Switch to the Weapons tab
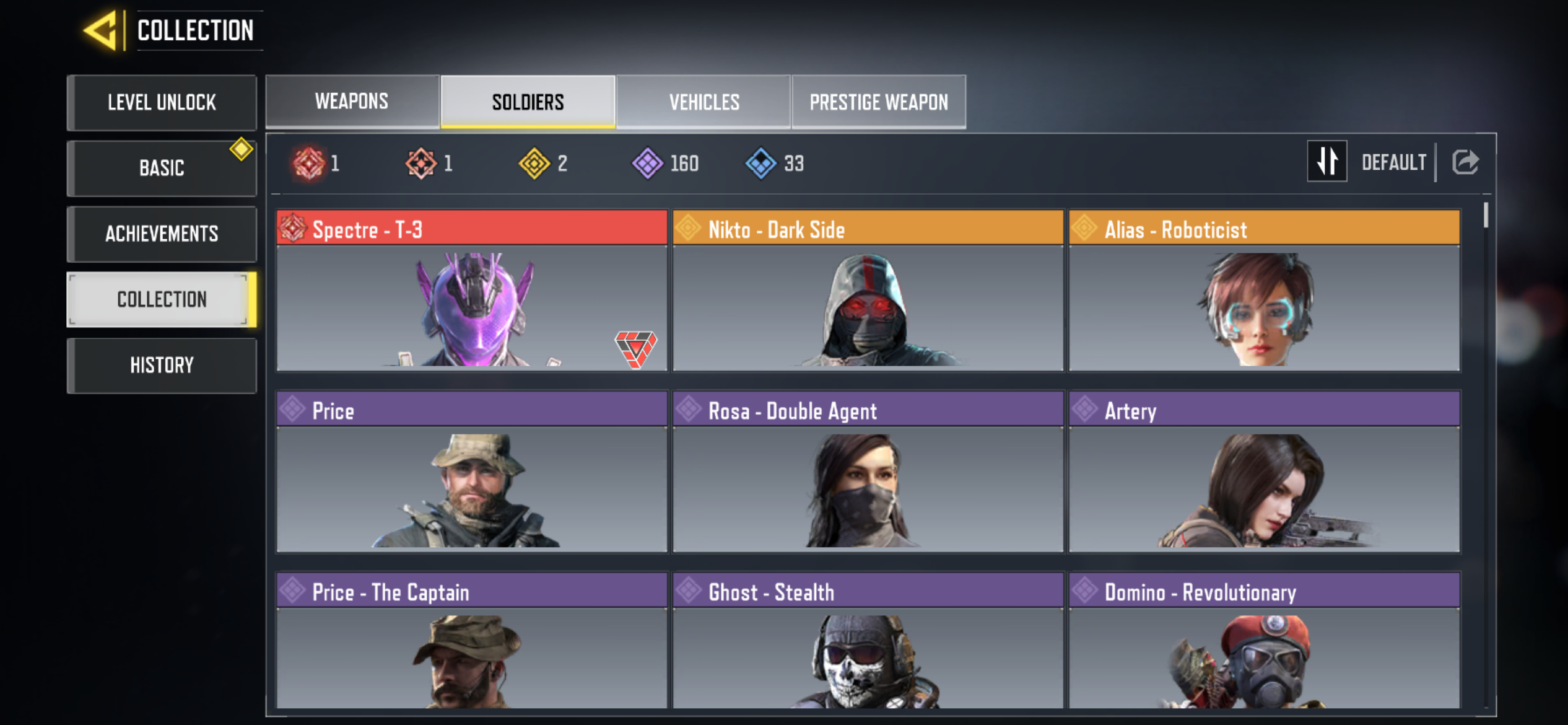 tap(352, 102)
